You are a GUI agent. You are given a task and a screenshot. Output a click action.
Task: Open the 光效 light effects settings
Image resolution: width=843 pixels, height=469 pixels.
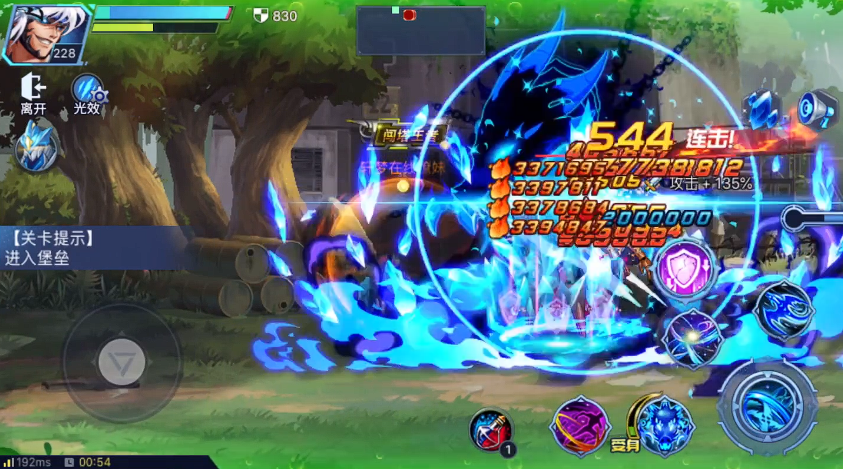88,93
